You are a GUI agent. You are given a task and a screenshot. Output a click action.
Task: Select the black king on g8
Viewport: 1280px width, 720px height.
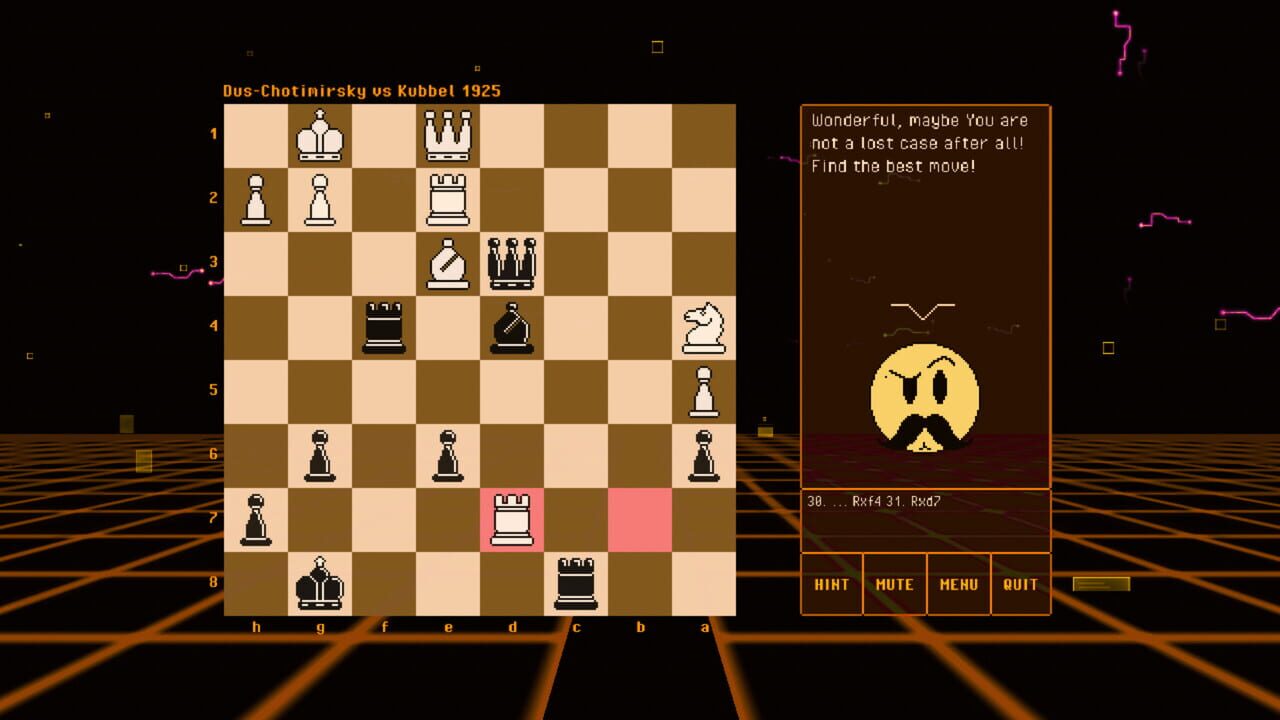[x=321, y=583]
